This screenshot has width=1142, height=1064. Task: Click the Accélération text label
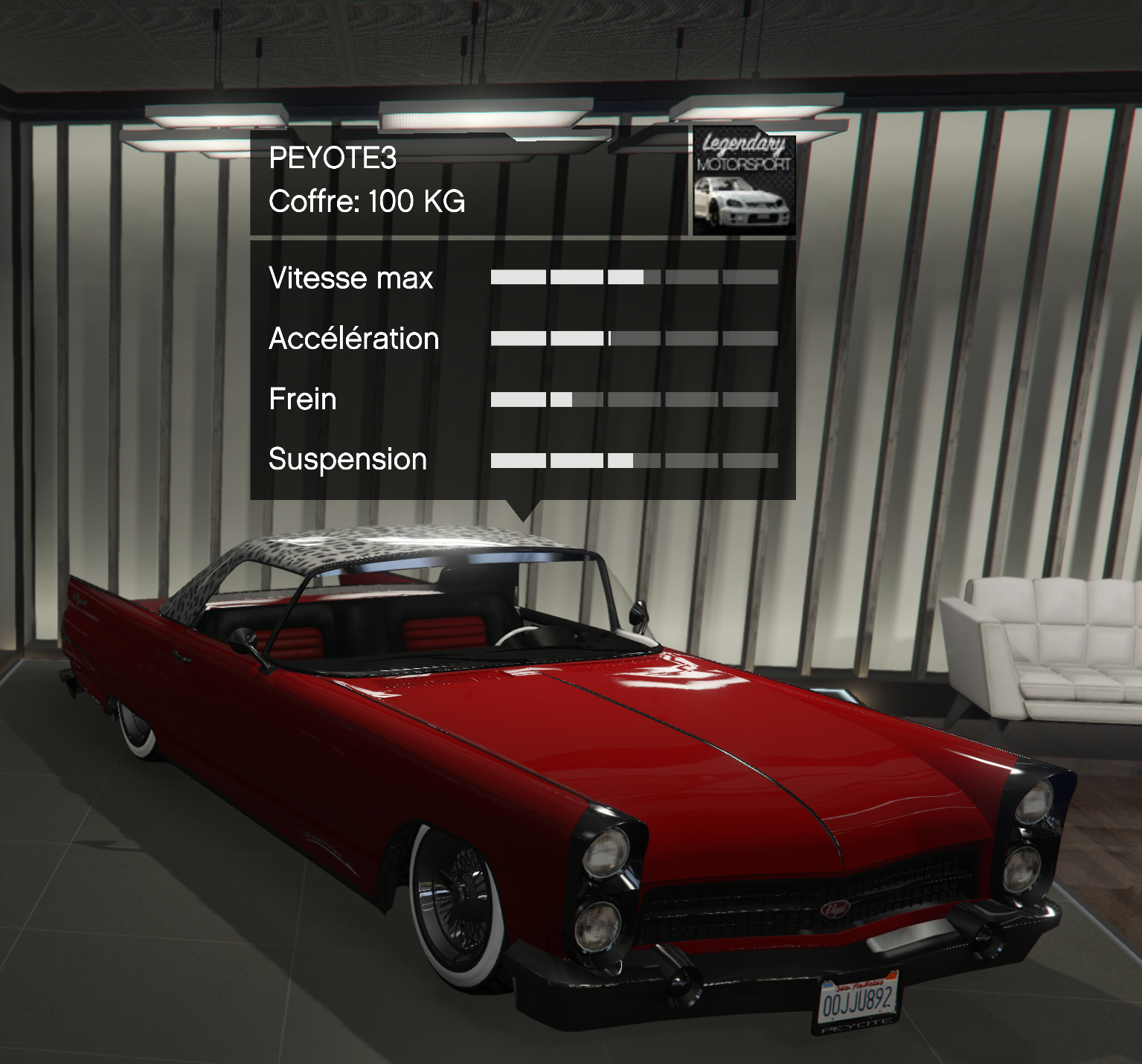coord(353,338)
